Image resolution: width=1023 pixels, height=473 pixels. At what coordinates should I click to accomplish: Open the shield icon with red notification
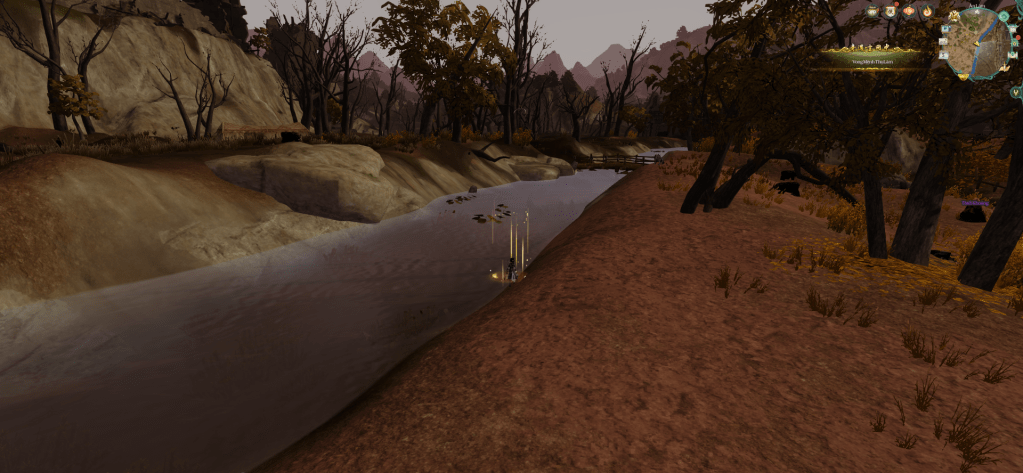tap(890, 11)
